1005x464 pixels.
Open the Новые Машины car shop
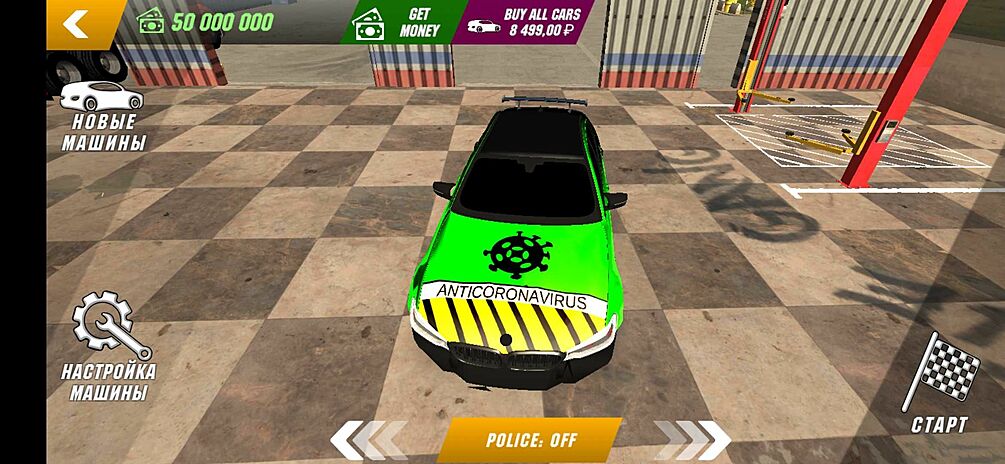102,116
